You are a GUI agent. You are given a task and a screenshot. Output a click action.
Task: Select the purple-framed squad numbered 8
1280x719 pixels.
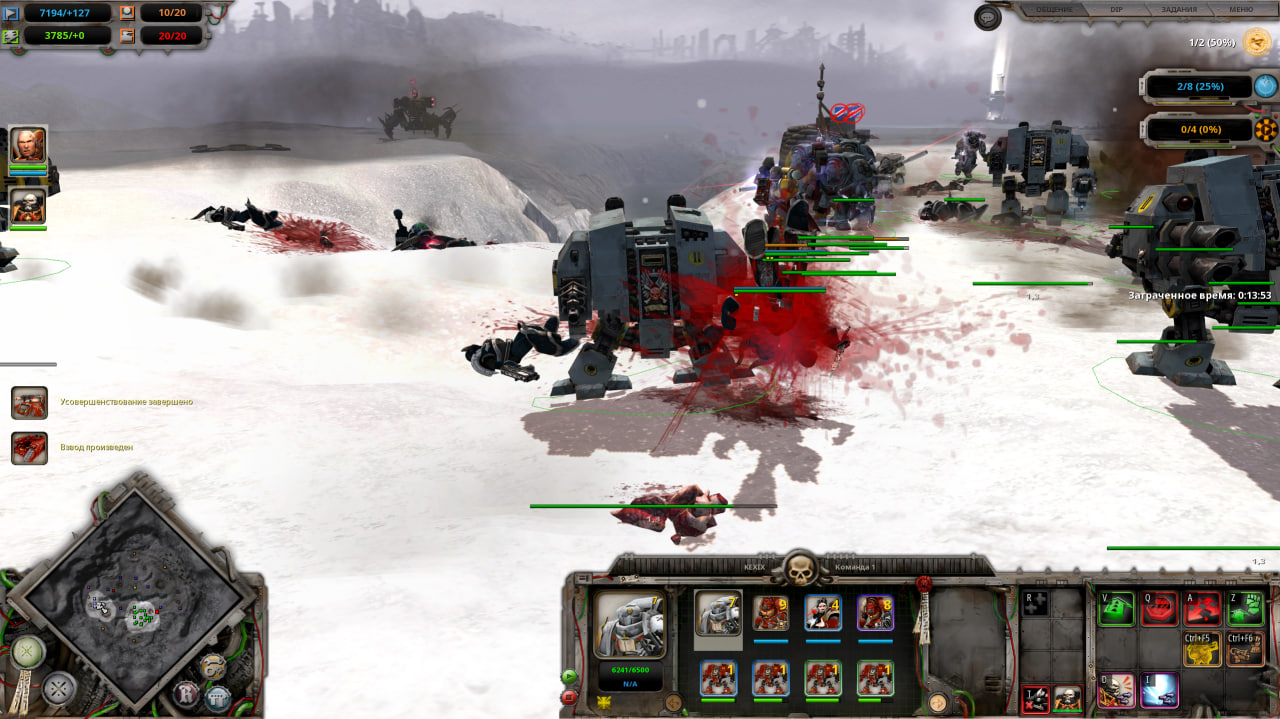click(875, 613)
